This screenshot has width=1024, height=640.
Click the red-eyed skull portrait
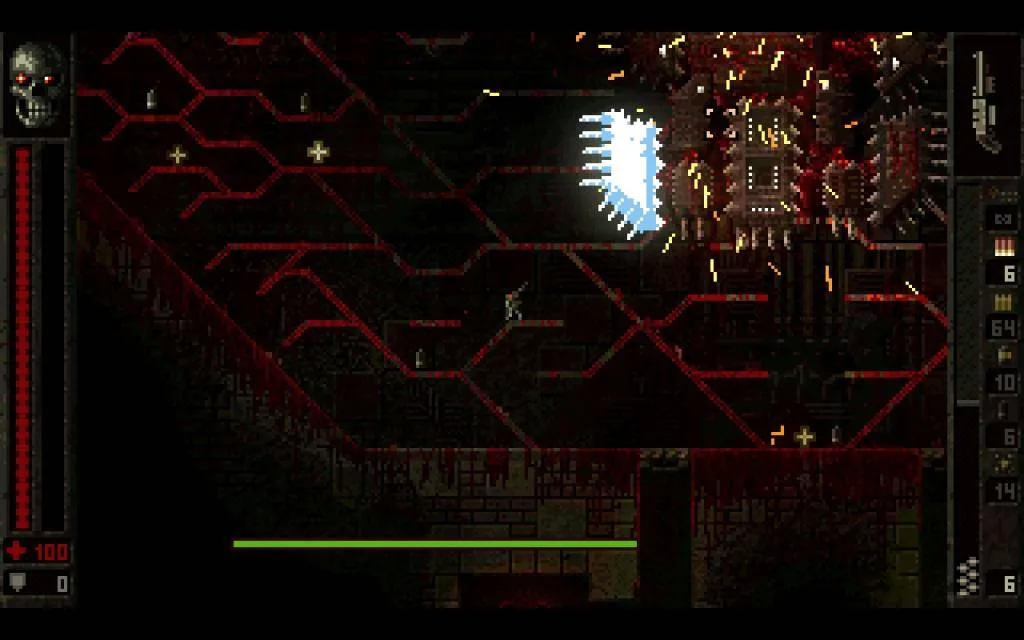36,84
